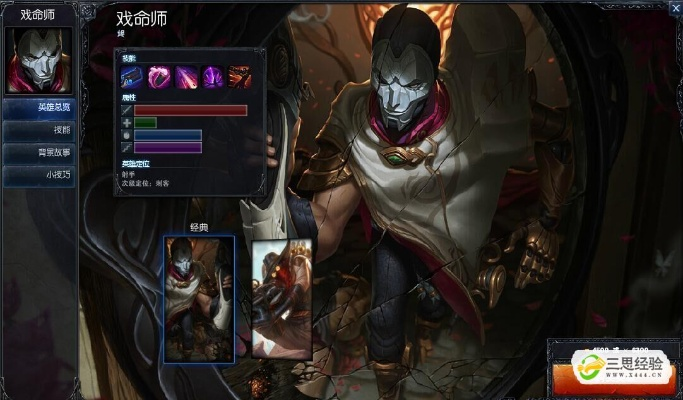Open the 英雄总览 overview tab
Screen dimensions: 683x400
coord(40,108)
